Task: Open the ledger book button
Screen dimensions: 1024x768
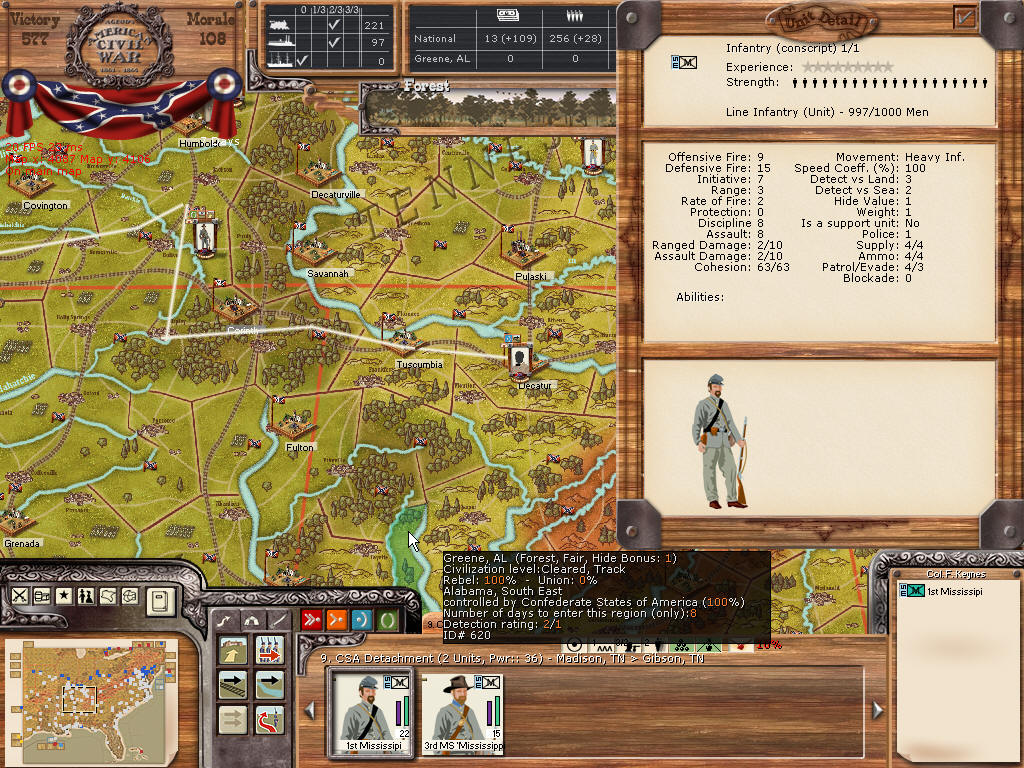Action: pyautogui.click(x=161, y=600)
